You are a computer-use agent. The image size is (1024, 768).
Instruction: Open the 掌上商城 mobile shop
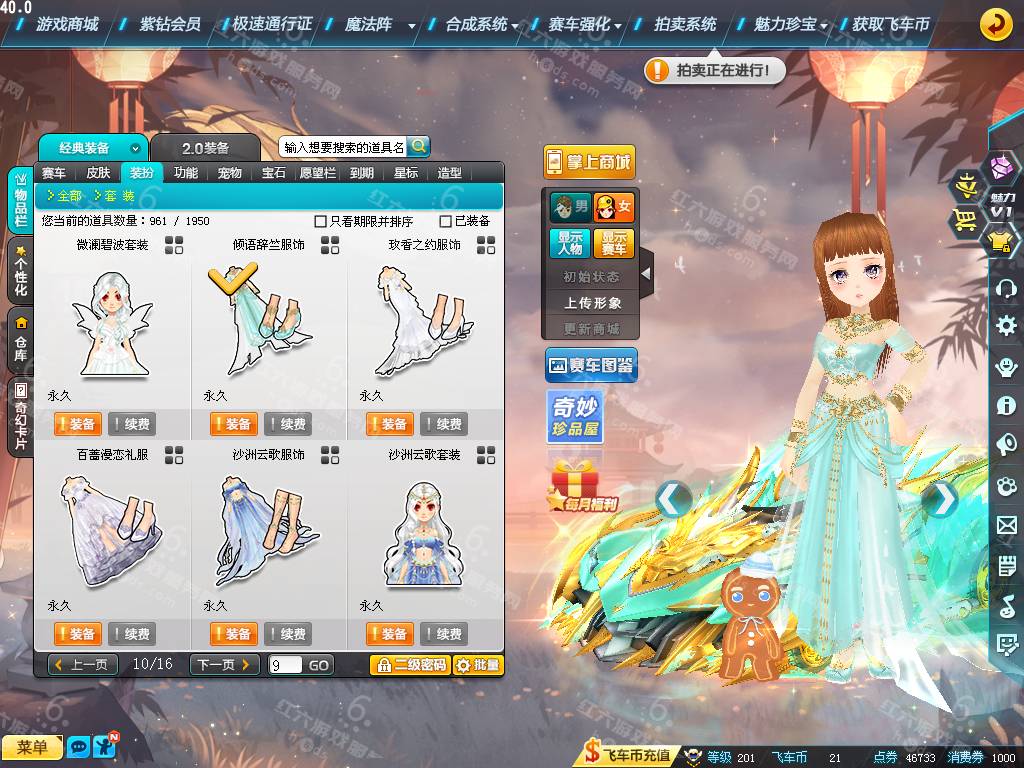click(x=590, y=162)
